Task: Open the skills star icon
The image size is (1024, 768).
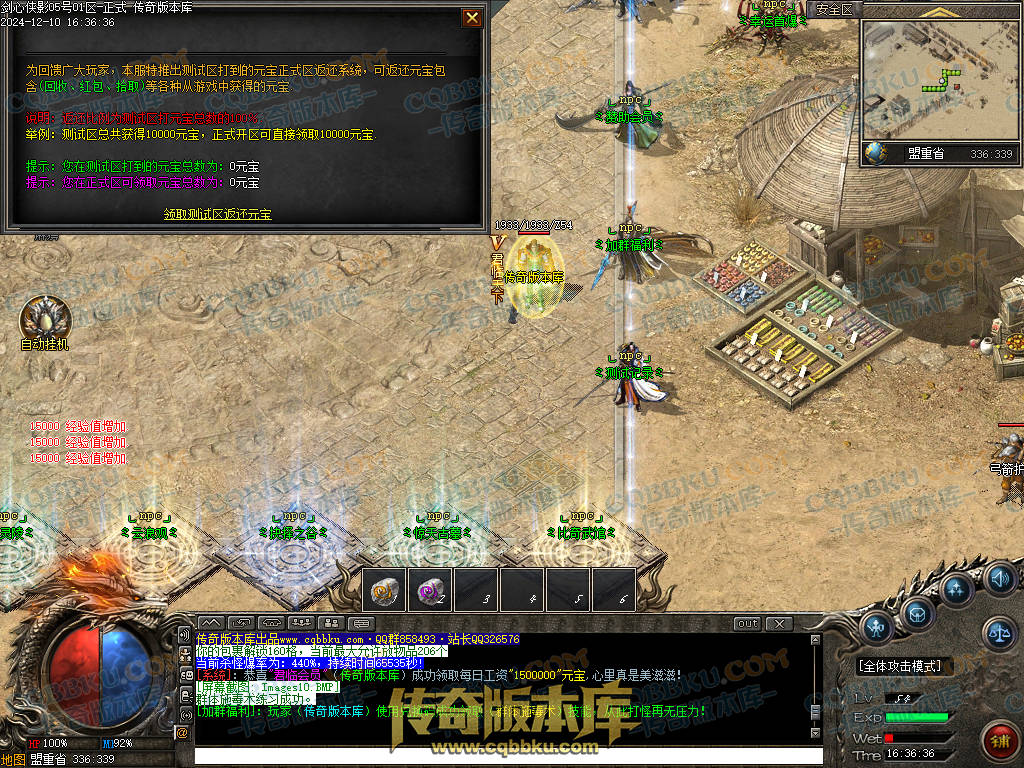Action: [x=957, y=589]
